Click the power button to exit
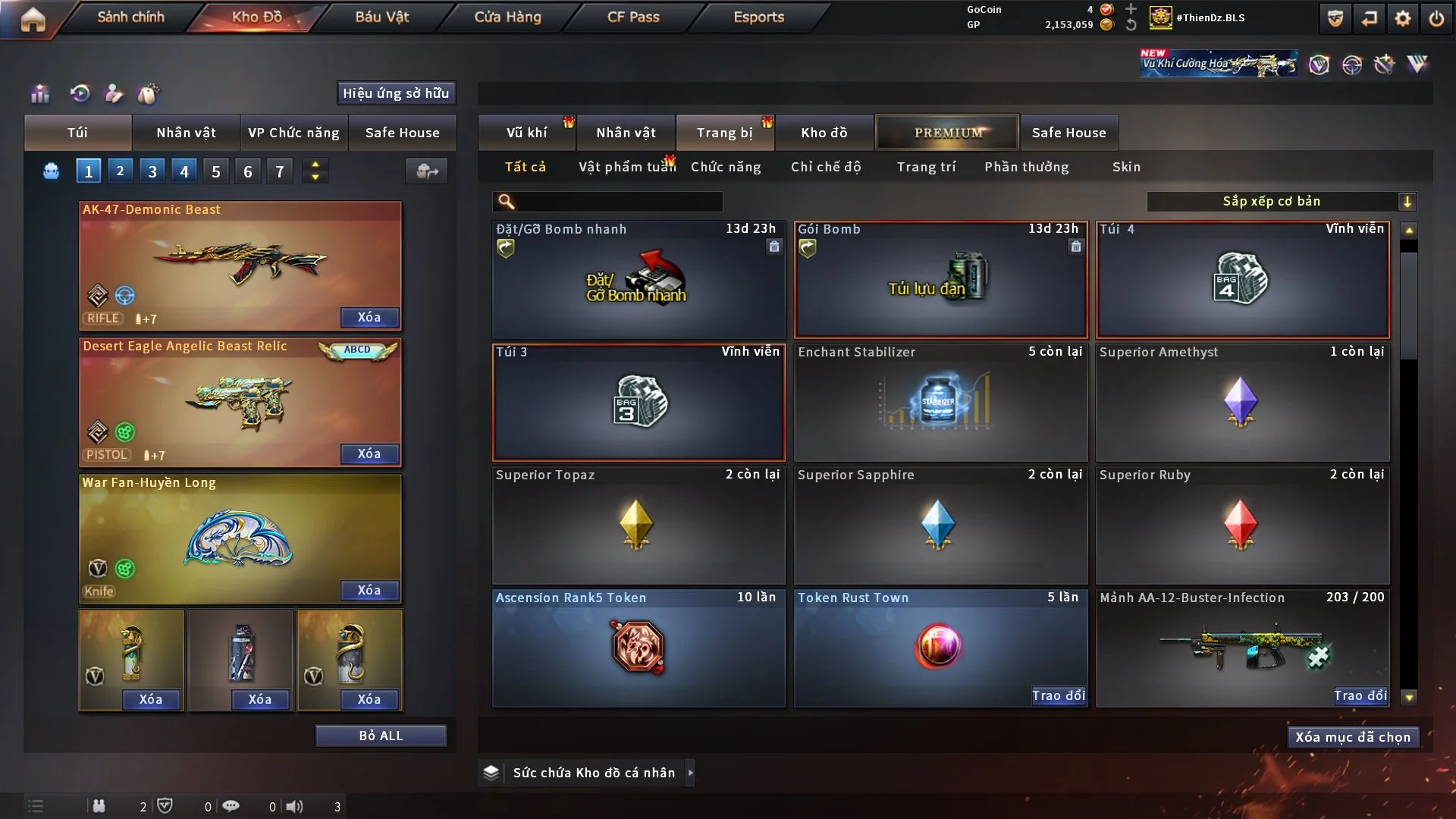The height and width of the screenshot is (819, 1456). point(1436,18)
